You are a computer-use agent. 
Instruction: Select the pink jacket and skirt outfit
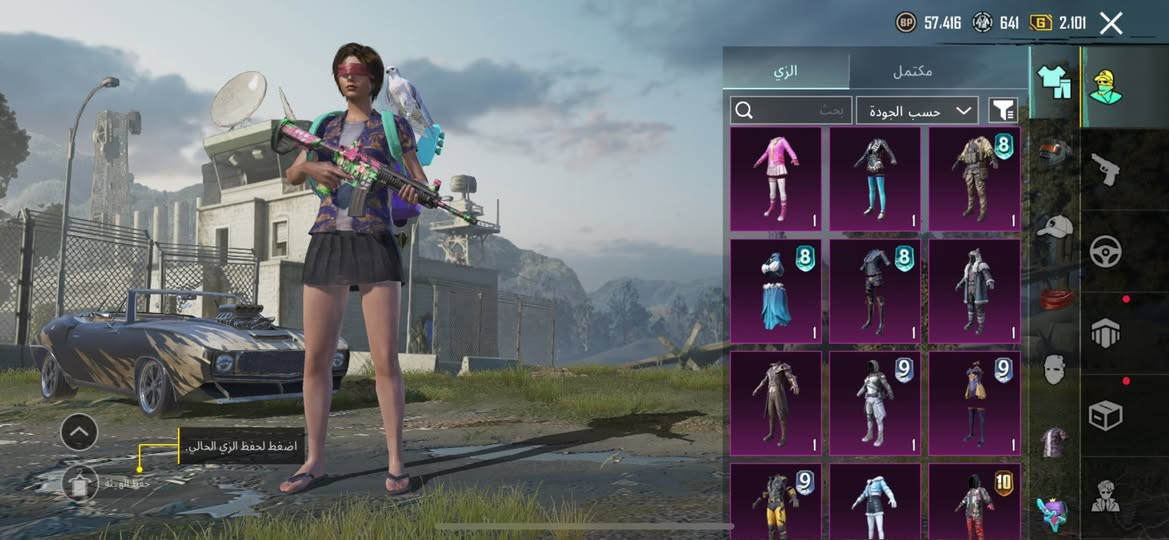(x=775, y=179)
